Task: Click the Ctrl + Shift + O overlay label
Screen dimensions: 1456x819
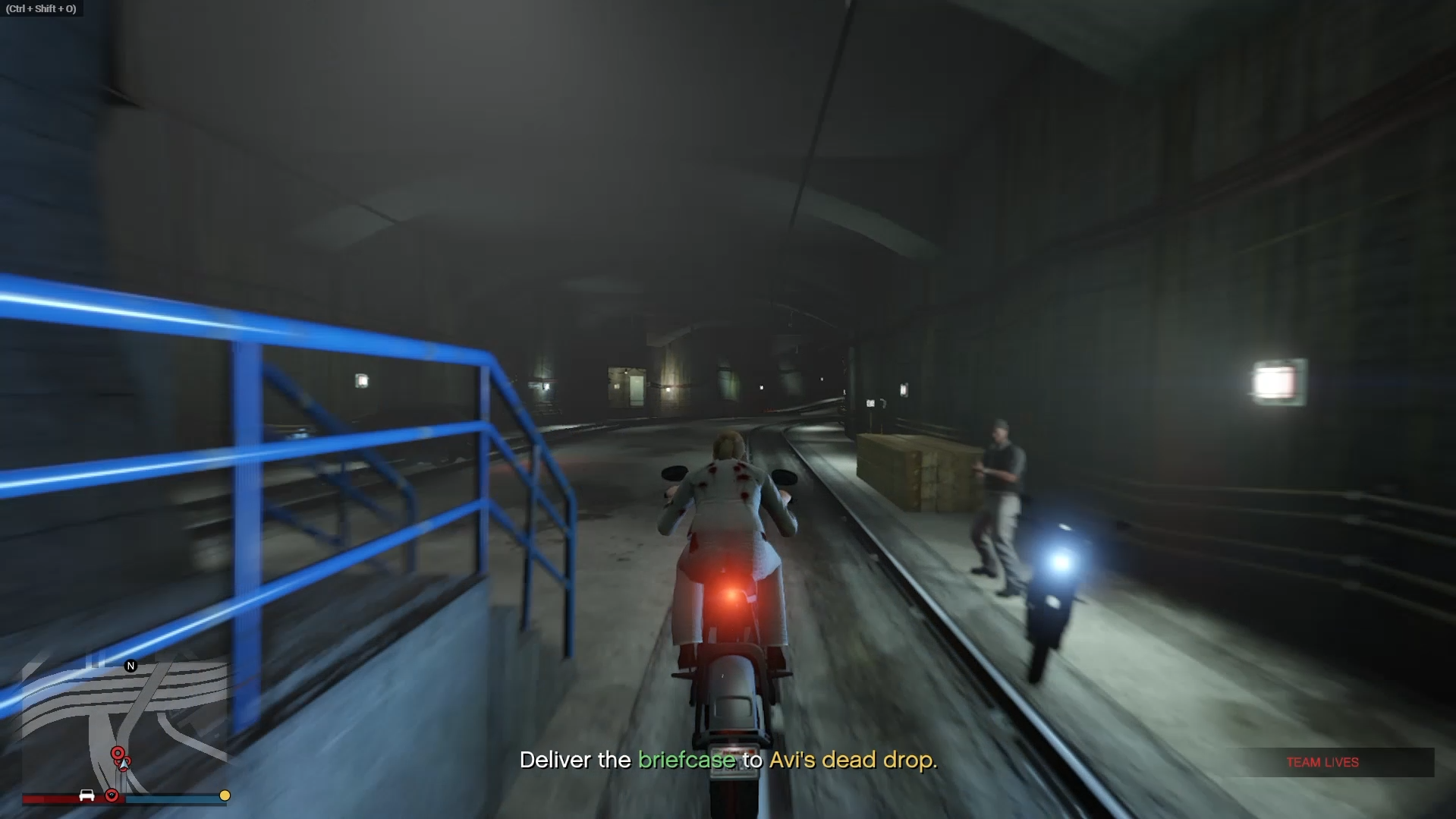Action: [x=42, y=9]
